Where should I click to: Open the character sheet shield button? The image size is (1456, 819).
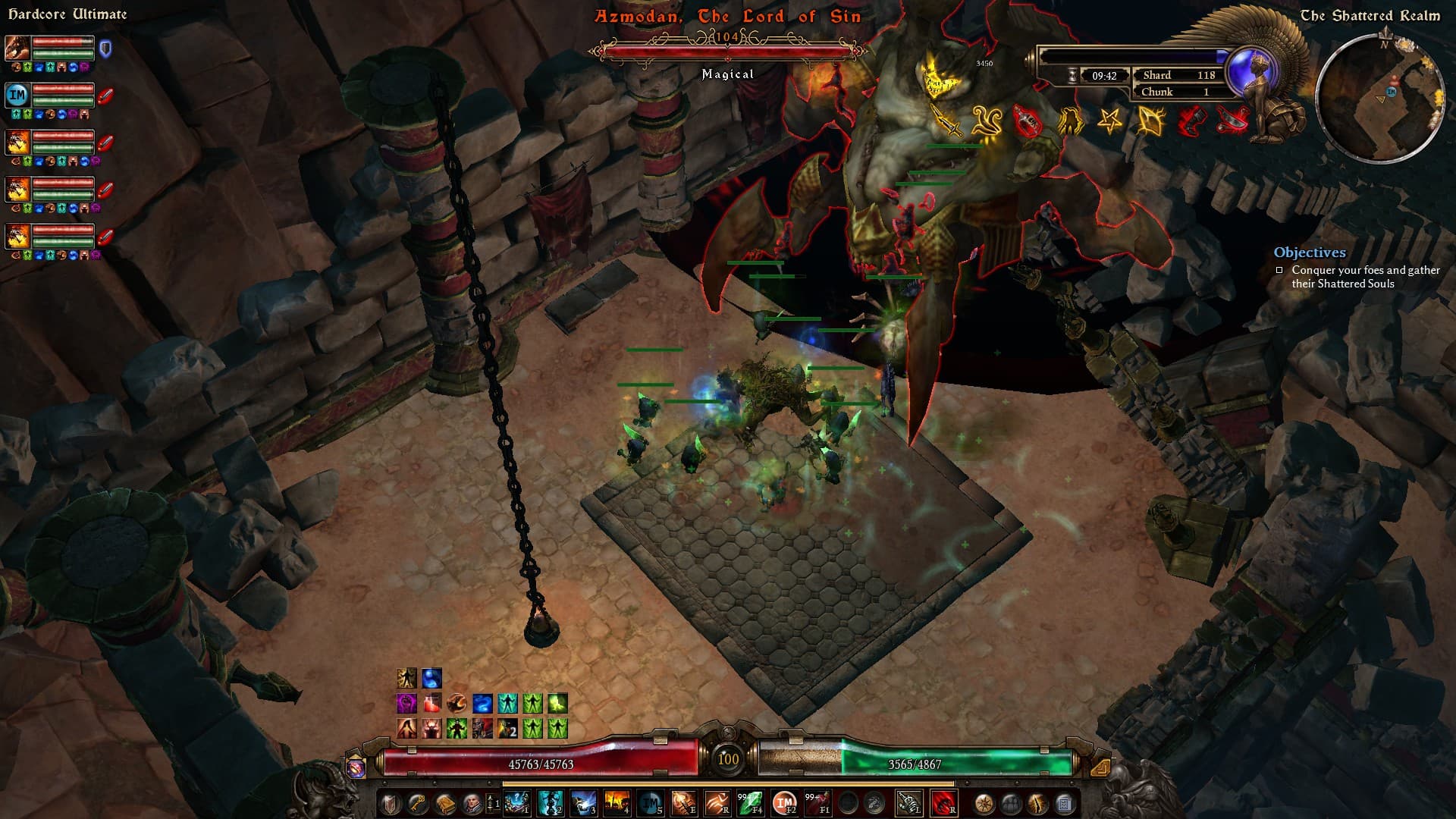point(391,804)
